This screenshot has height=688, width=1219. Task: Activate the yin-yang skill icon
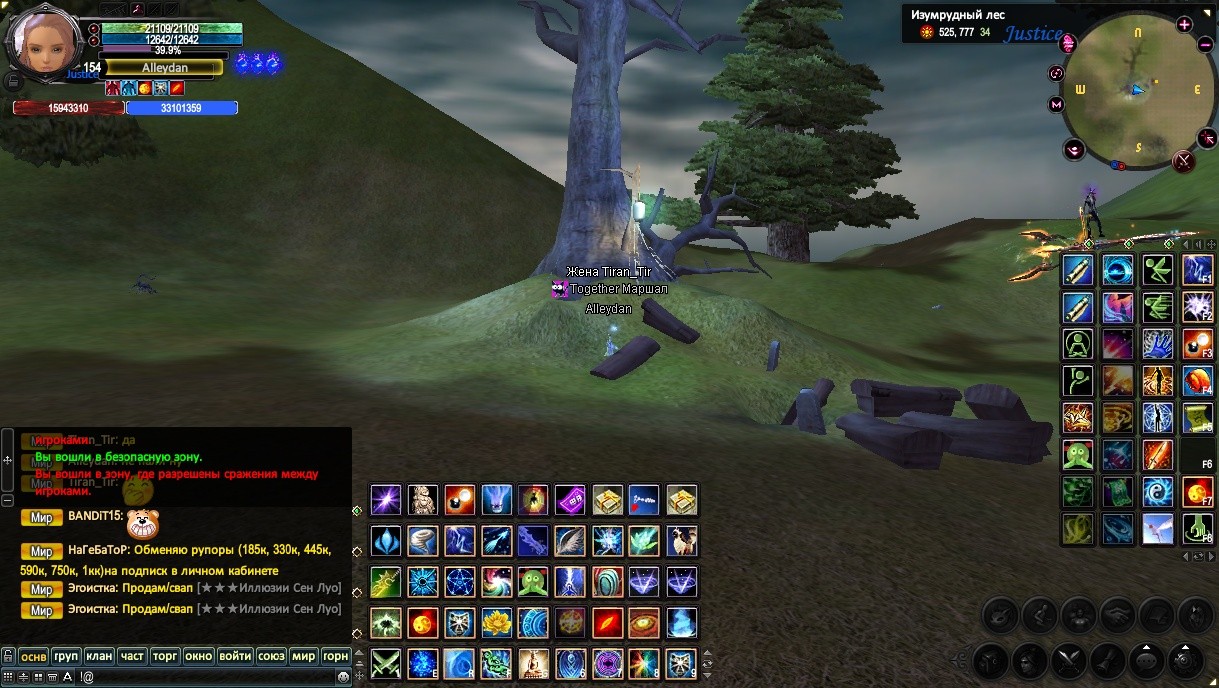[1158, 492]
